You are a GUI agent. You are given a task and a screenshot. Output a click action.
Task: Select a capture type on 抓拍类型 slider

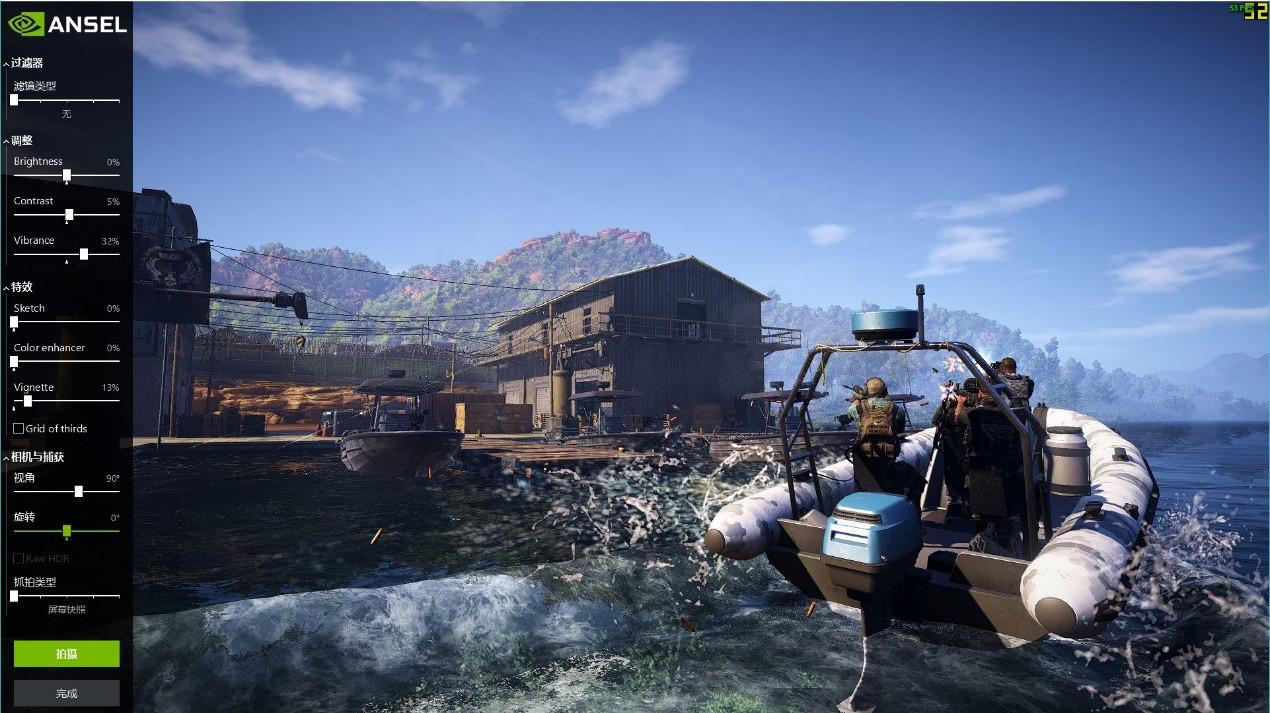point(14,596)
